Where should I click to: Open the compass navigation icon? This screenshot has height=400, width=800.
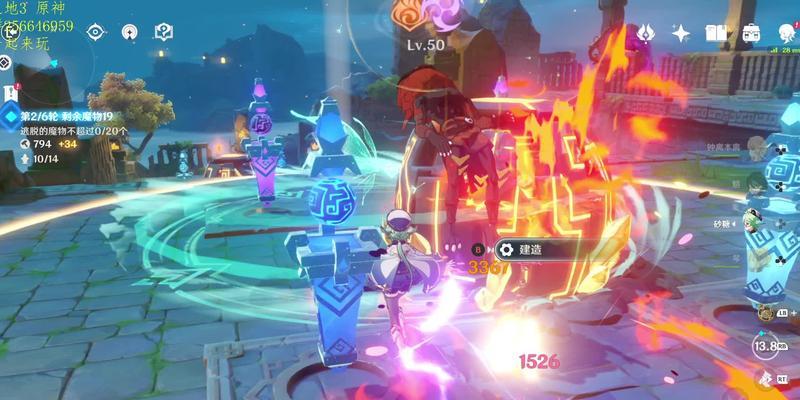(129, 31)
